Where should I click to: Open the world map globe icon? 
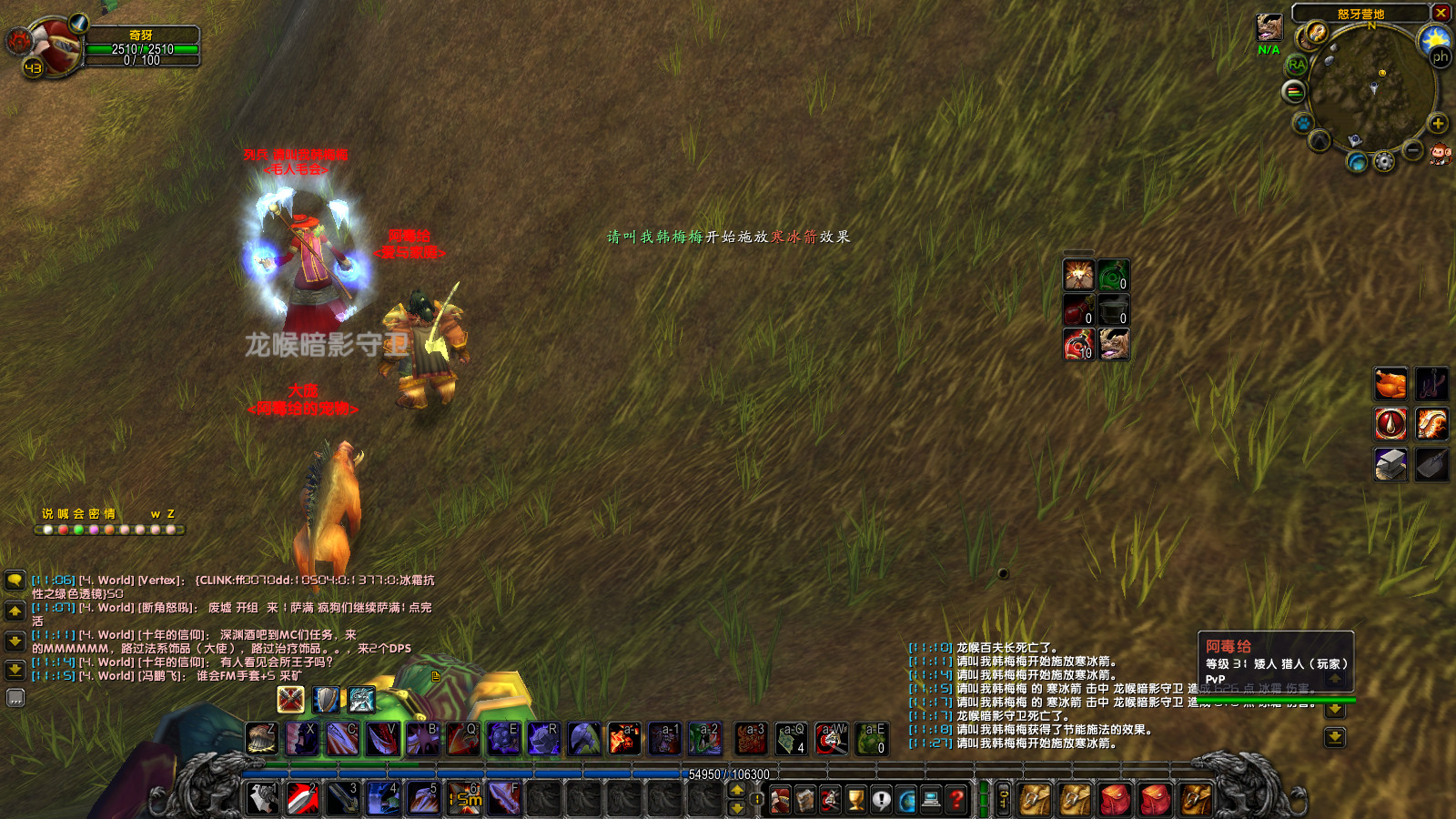pyautogui.click(x=906, y=799)
